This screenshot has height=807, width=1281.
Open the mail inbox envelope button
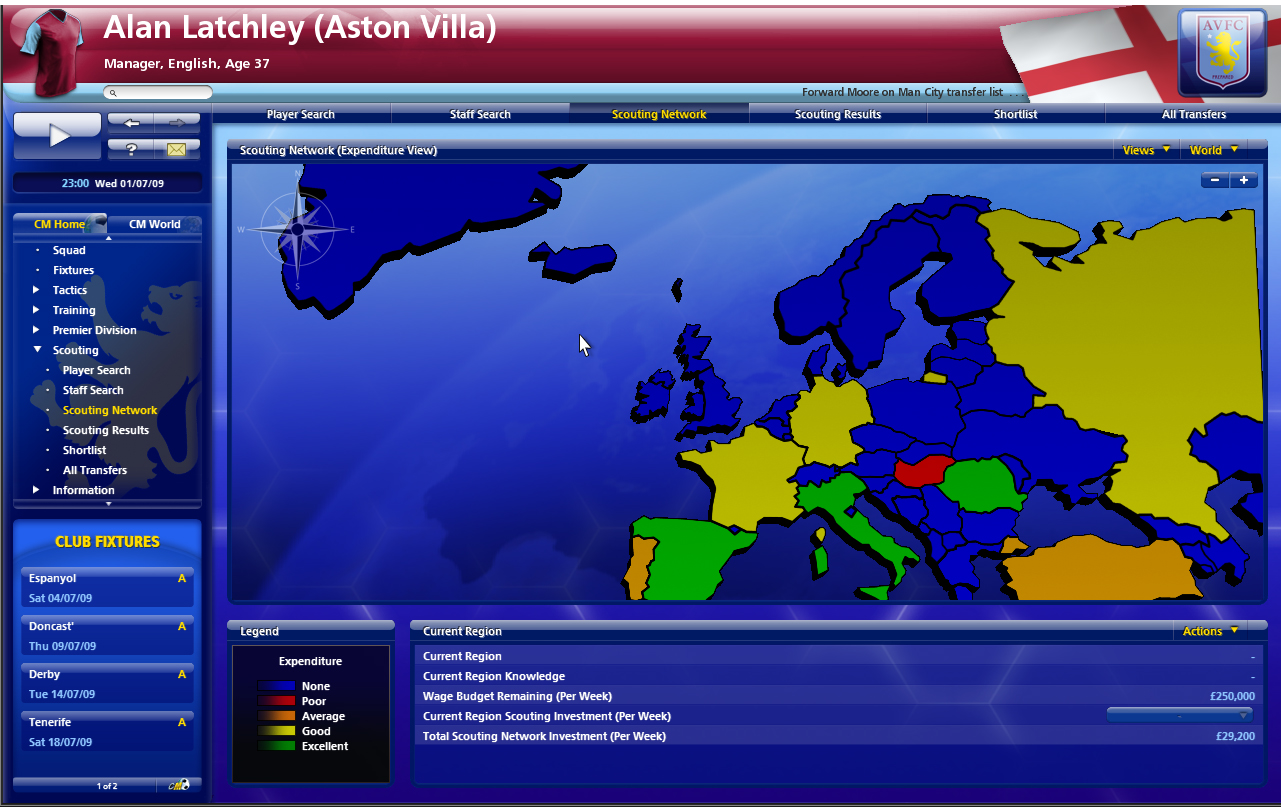click(x=177, y=149)
